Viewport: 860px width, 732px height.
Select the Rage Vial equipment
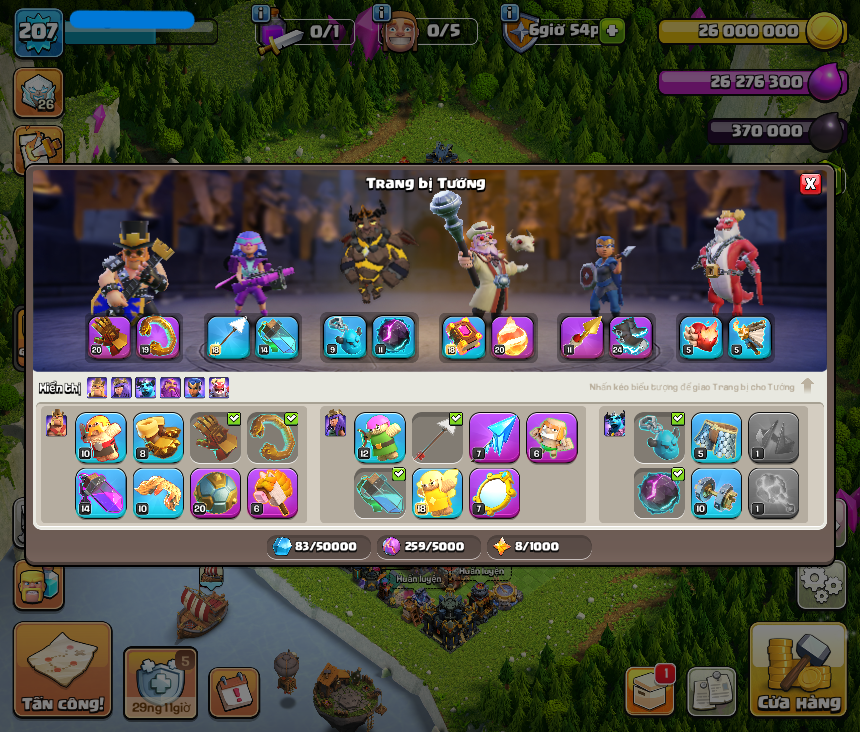click(101, 494)
